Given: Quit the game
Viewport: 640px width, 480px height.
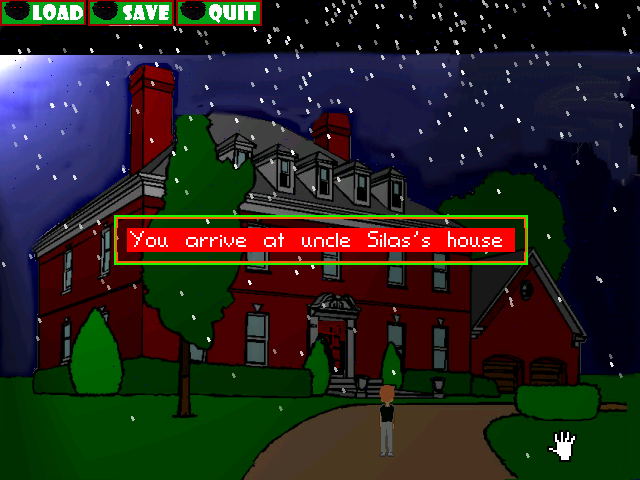Looking at the screenshot, I should coord(218,13).
